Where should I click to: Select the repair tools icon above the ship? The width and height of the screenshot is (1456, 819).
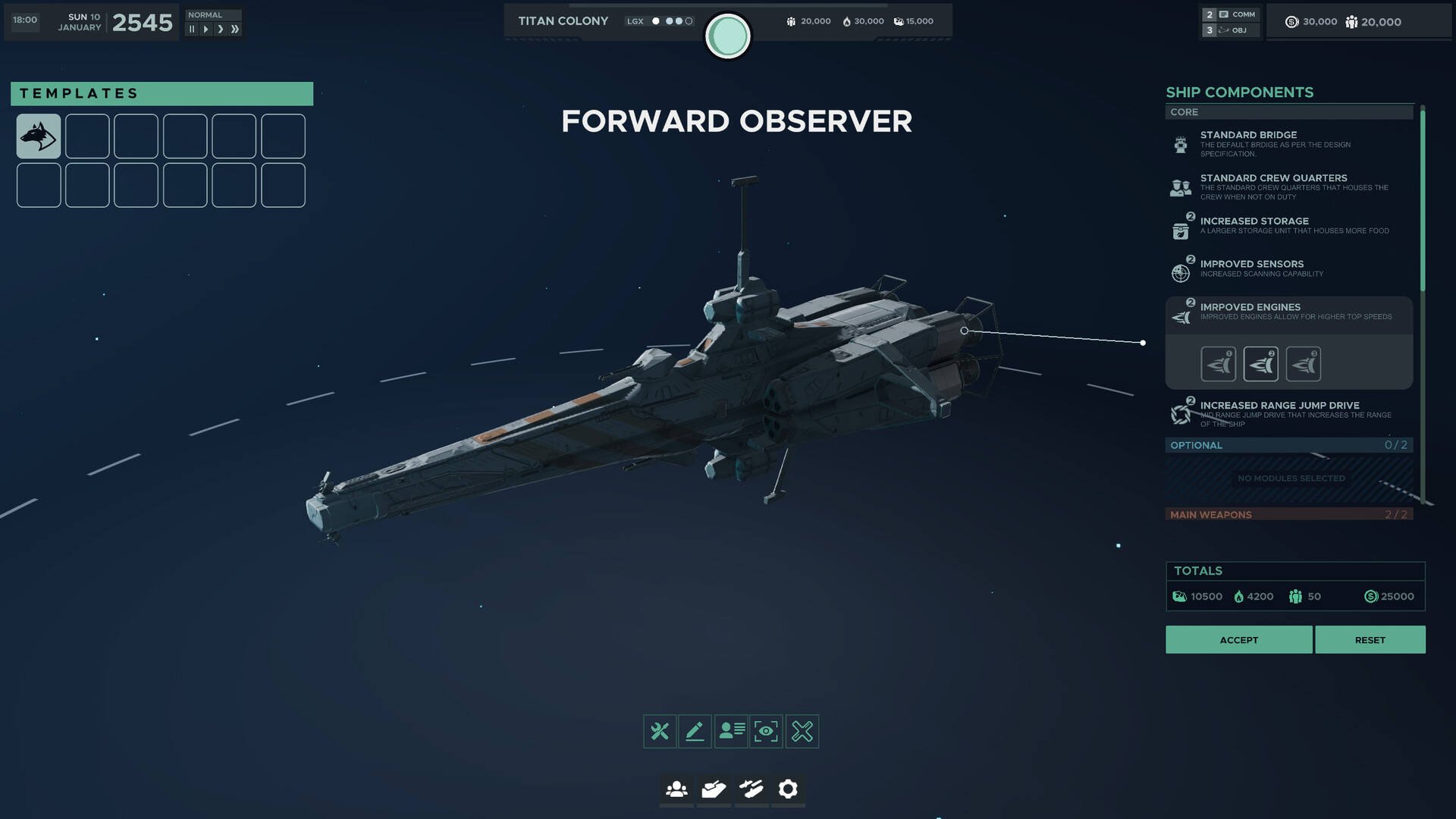tap(660, 731)
